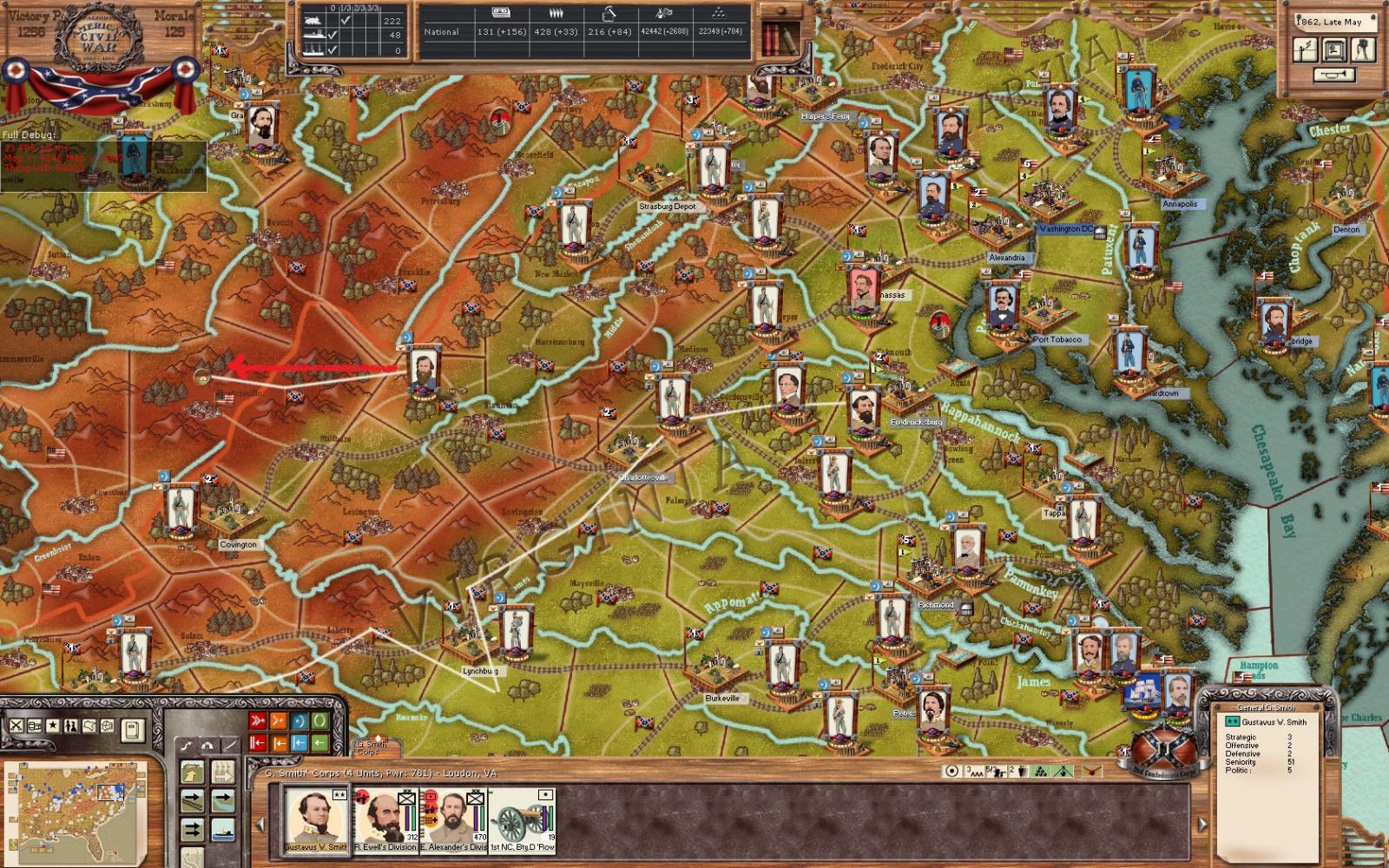Select the red all-out assault posture icon
This screenshot has height=868, width=1389.
click(x=256, y=720)
